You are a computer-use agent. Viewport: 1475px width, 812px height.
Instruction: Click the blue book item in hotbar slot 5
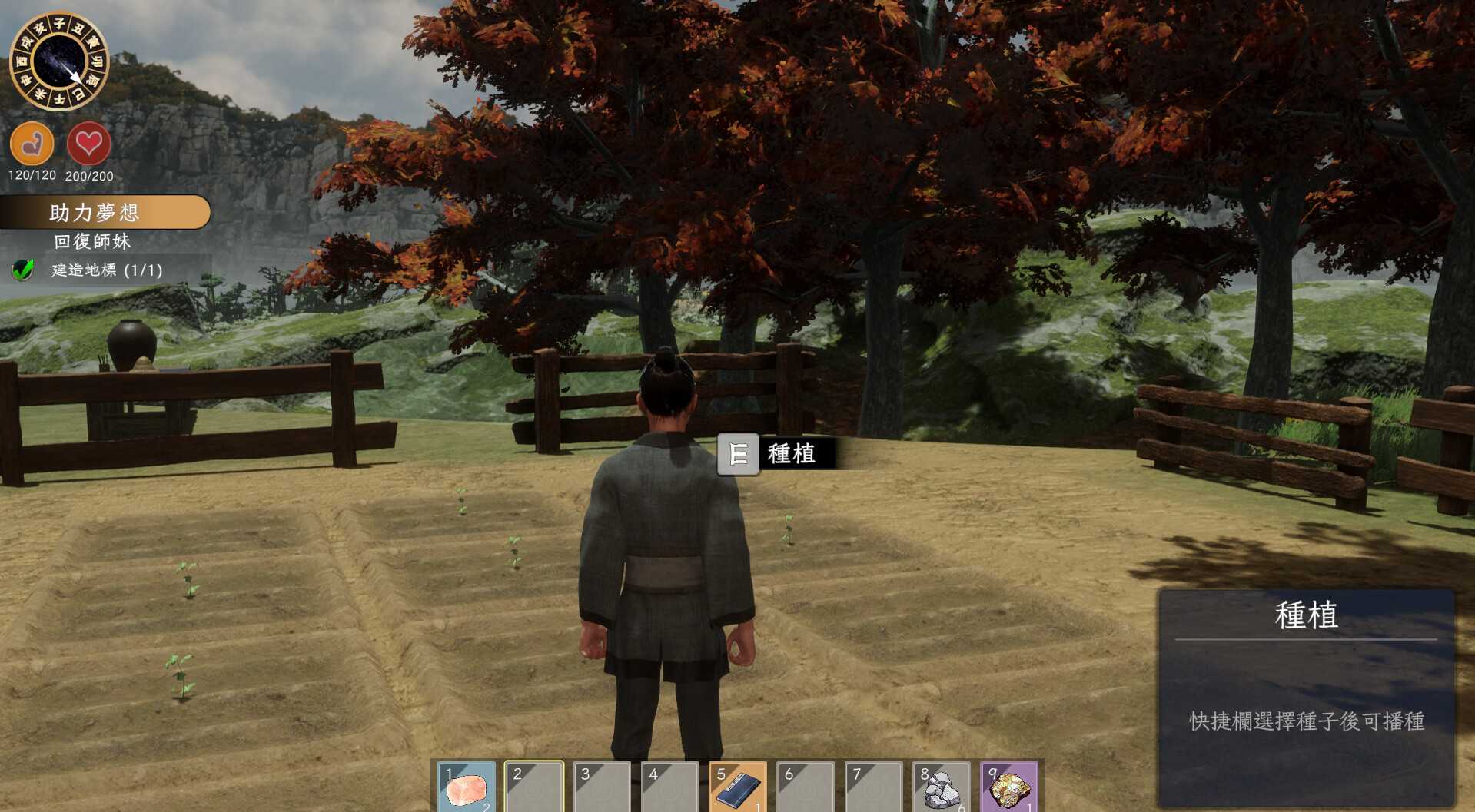737,788
